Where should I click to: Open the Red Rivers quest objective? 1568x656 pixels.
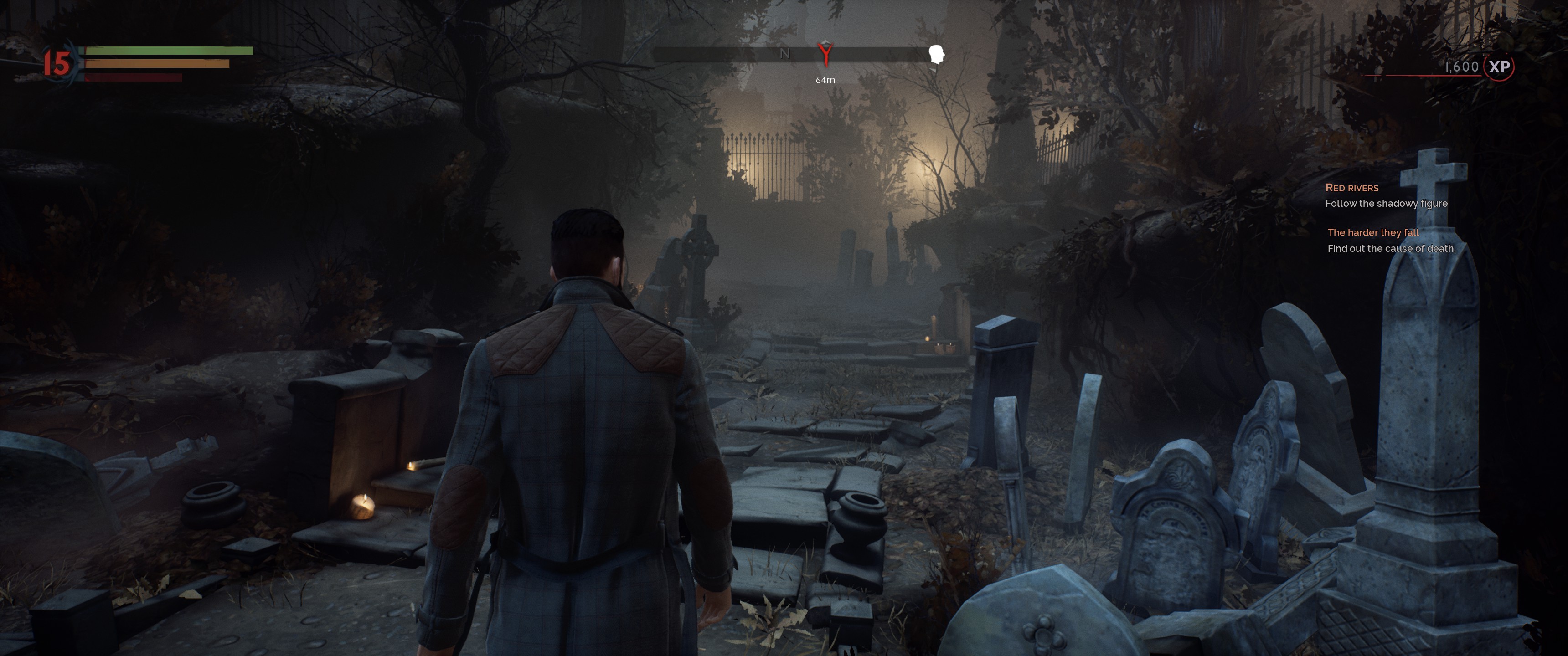pos(1351,188)
